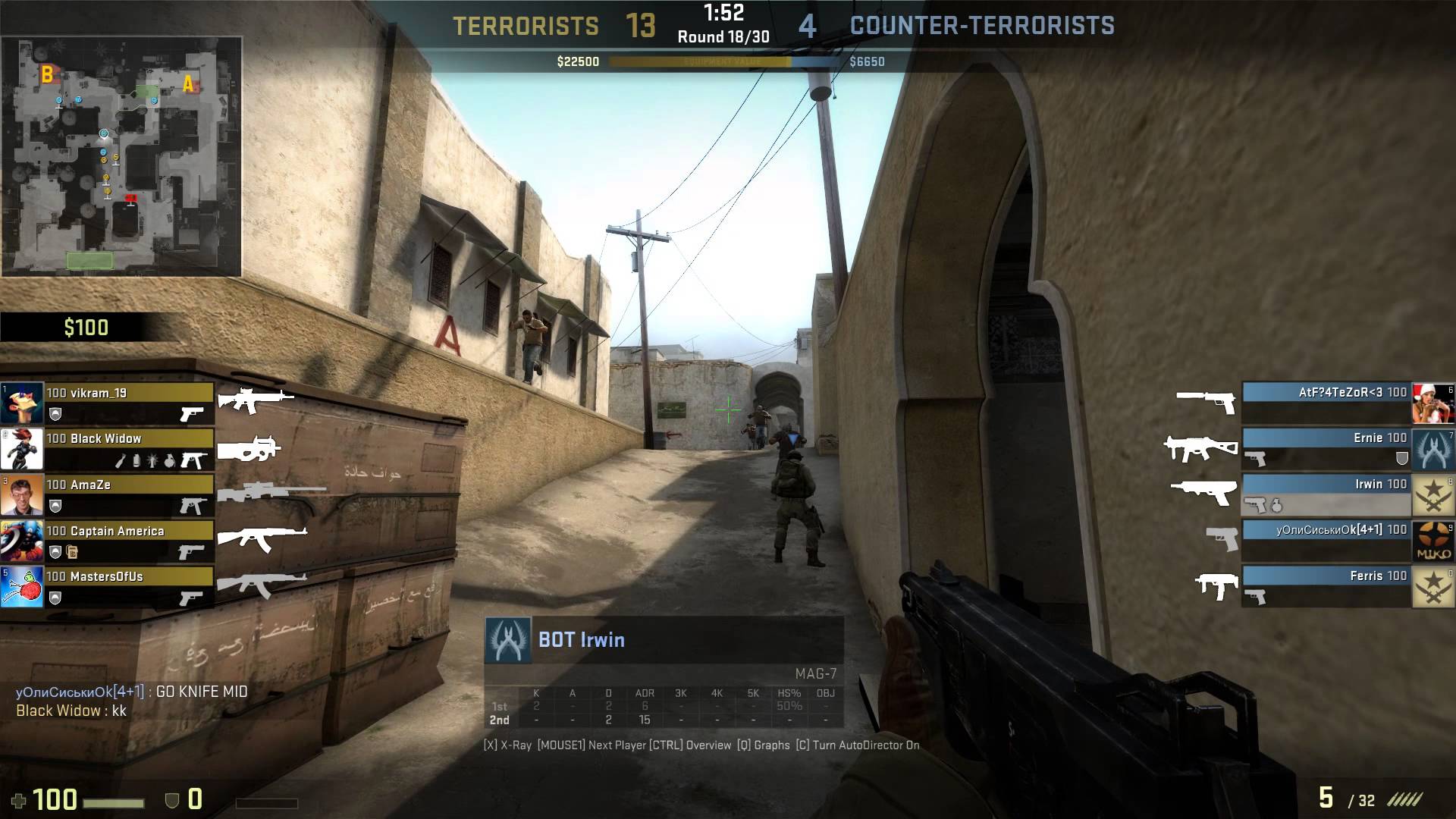1456x819 pixels.
Task: Spectate Ernie from the CT list
Action: tap(1326, 448)
